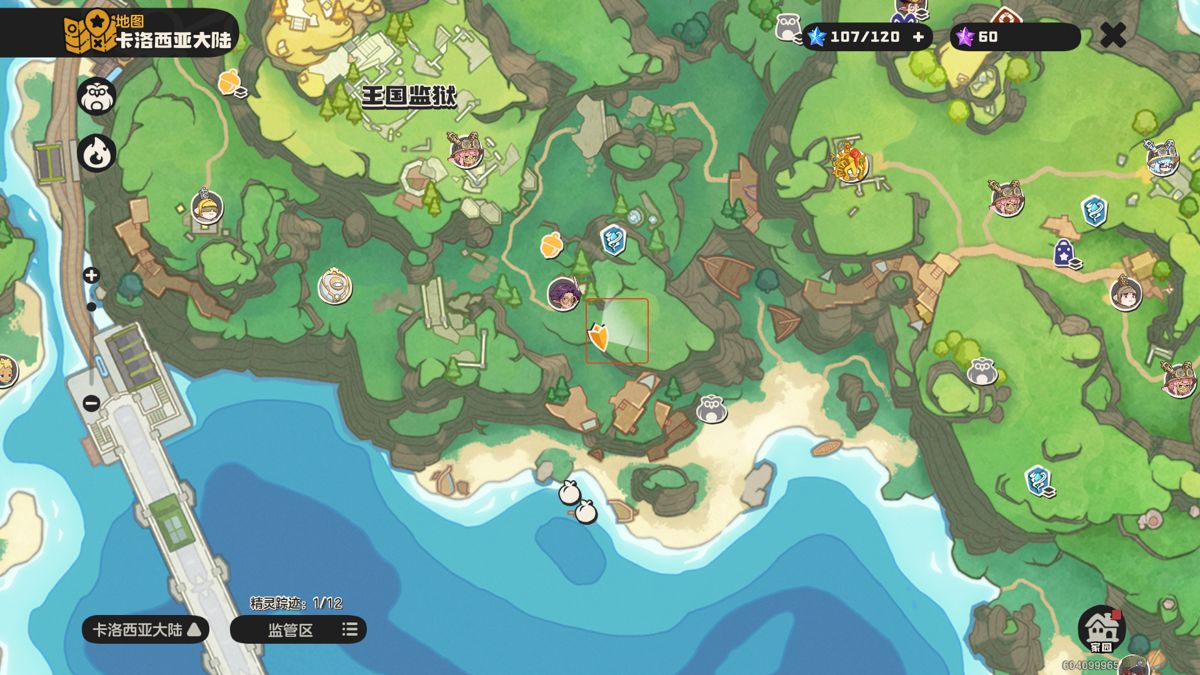Go to 家园 home button
1200x675 pixels.
[1102, 630]
